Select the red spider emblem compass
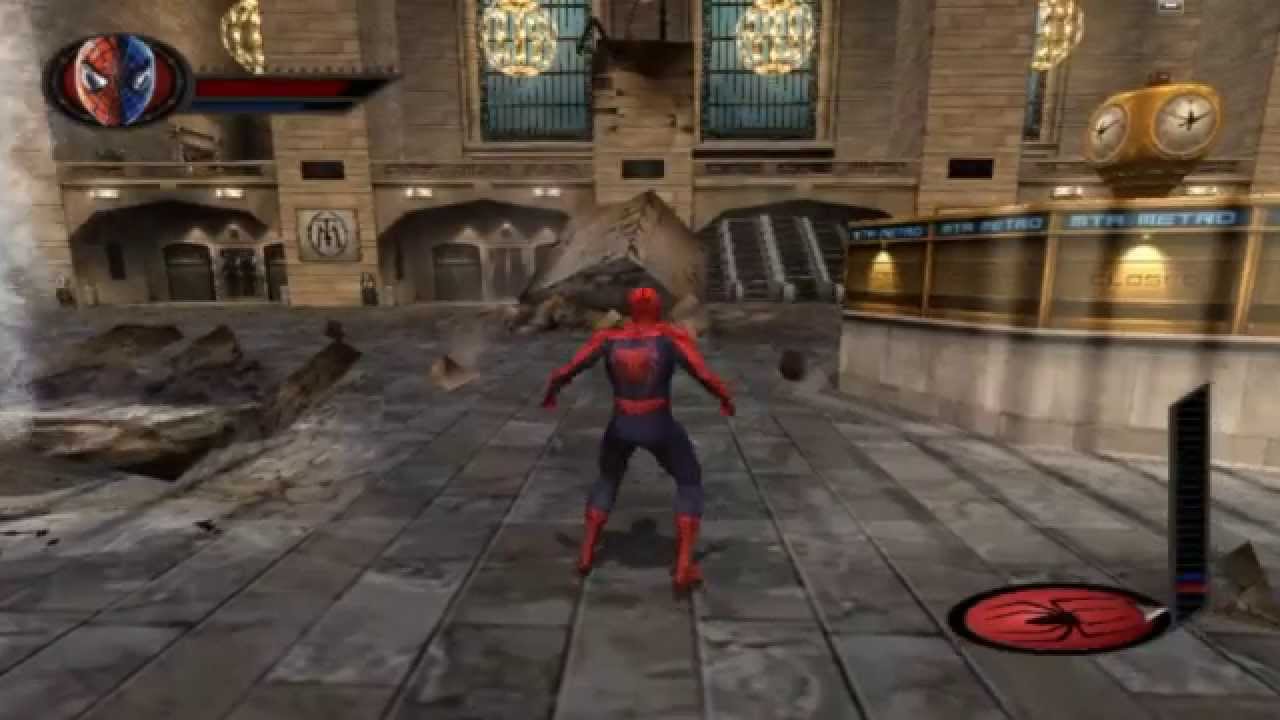Image resolution: width=1280 pixels, height=720 pixels. click(x=1055, y=618)
